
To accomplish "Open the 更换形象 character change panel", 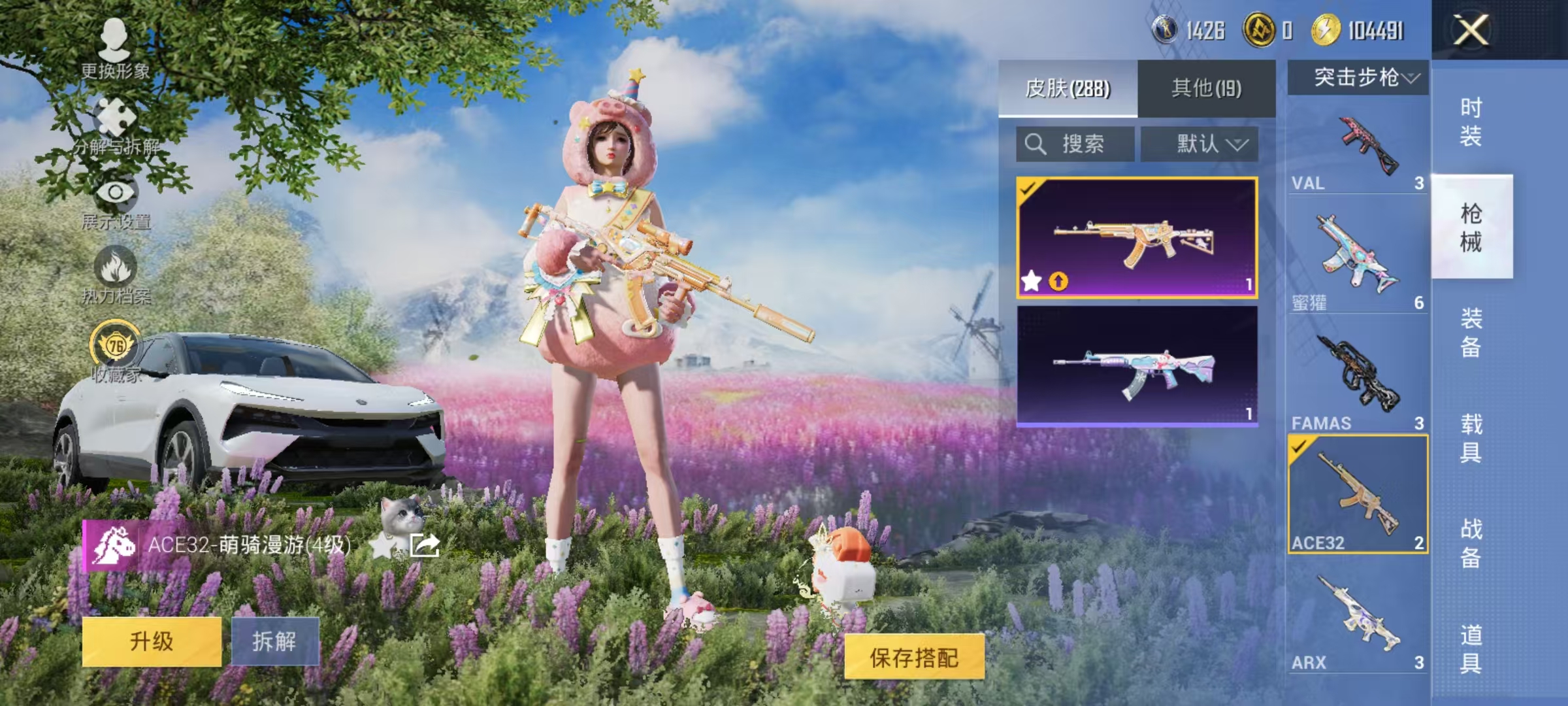I will 114,39.
